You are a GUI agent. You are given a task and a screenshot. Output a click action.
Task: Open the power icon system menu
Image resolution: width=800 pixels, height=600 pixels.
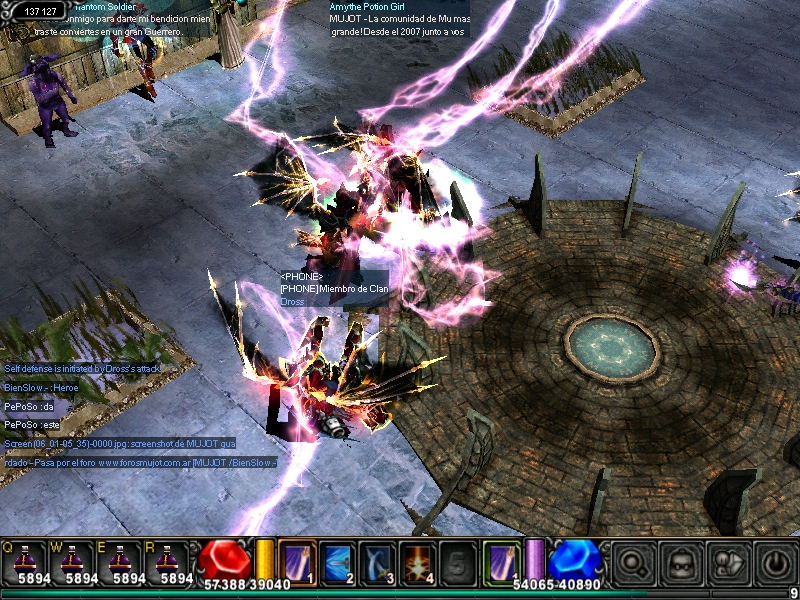774,561
